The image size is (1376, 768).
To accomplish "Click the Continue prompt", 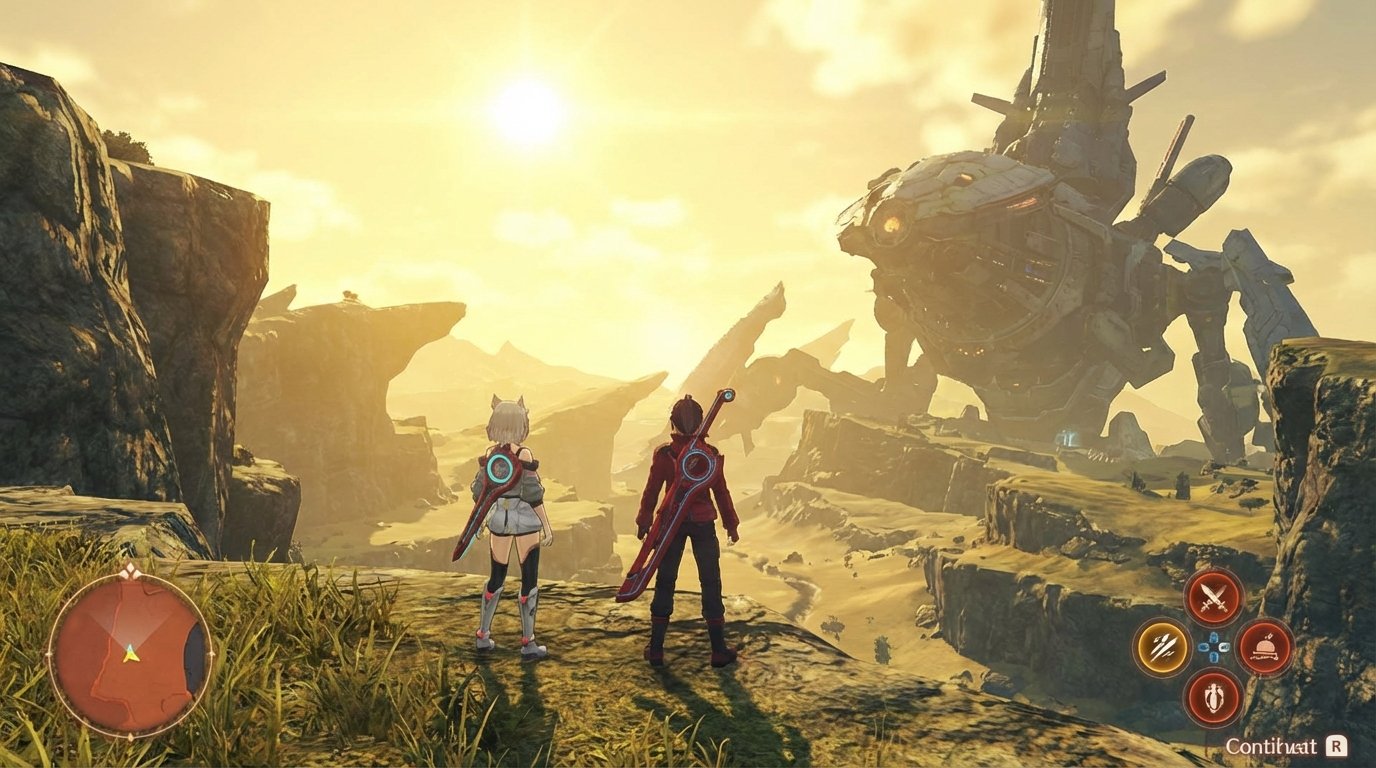I will pyautogui.click(x=1271, y=746).
